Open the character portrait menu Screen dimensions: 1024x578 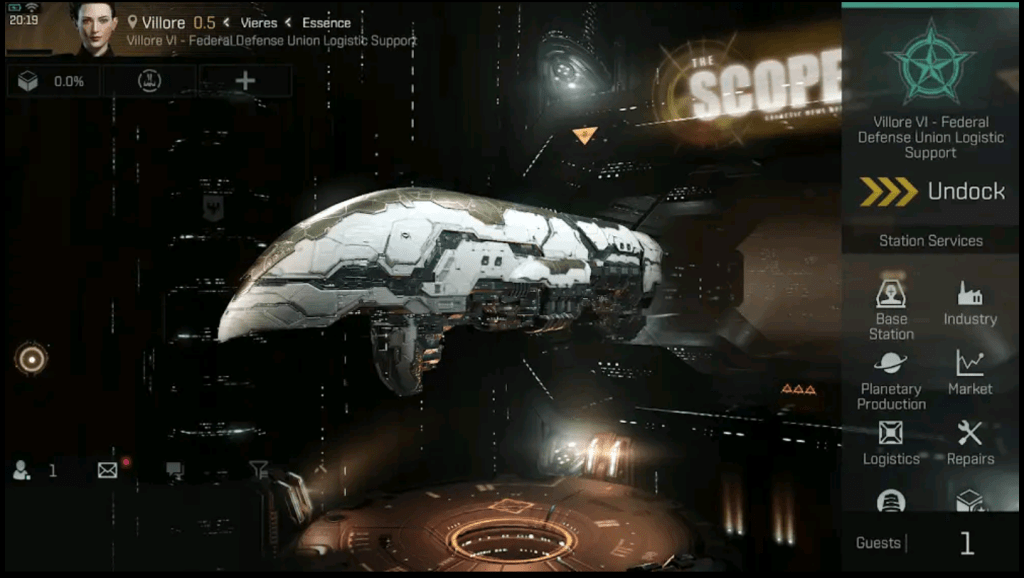[97, 28]
